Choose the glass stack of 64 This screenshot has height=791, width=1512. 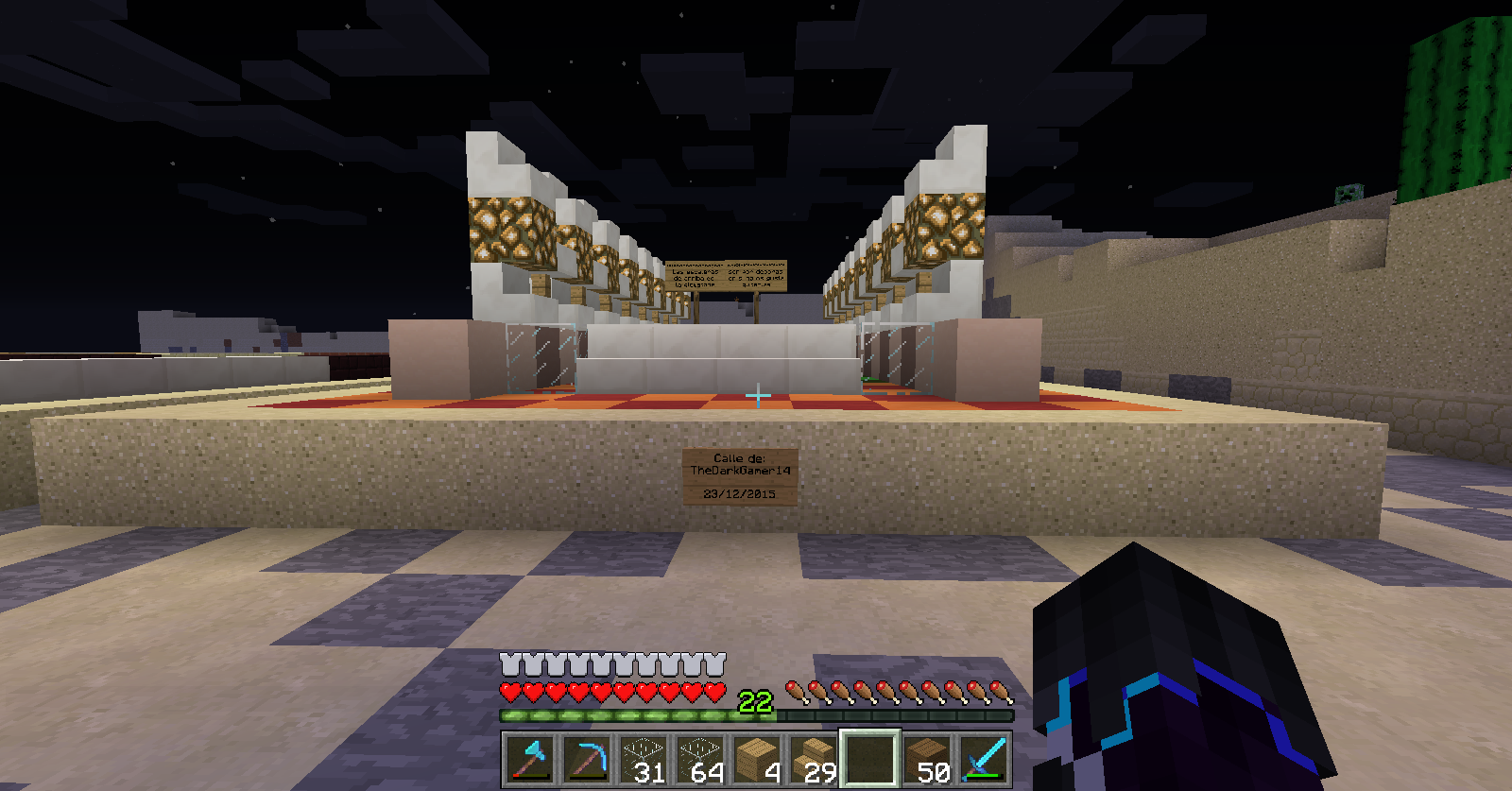pos(699,759)
